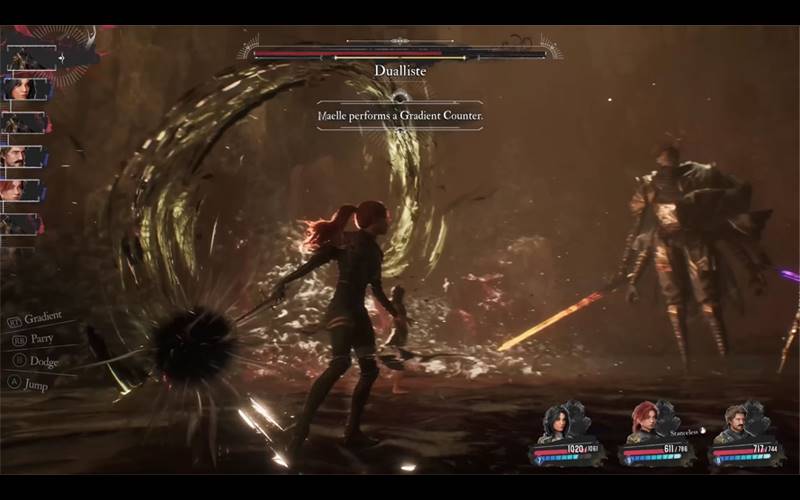Choose the mustached man's party card showing 717 HP

(x=745, y=437)
